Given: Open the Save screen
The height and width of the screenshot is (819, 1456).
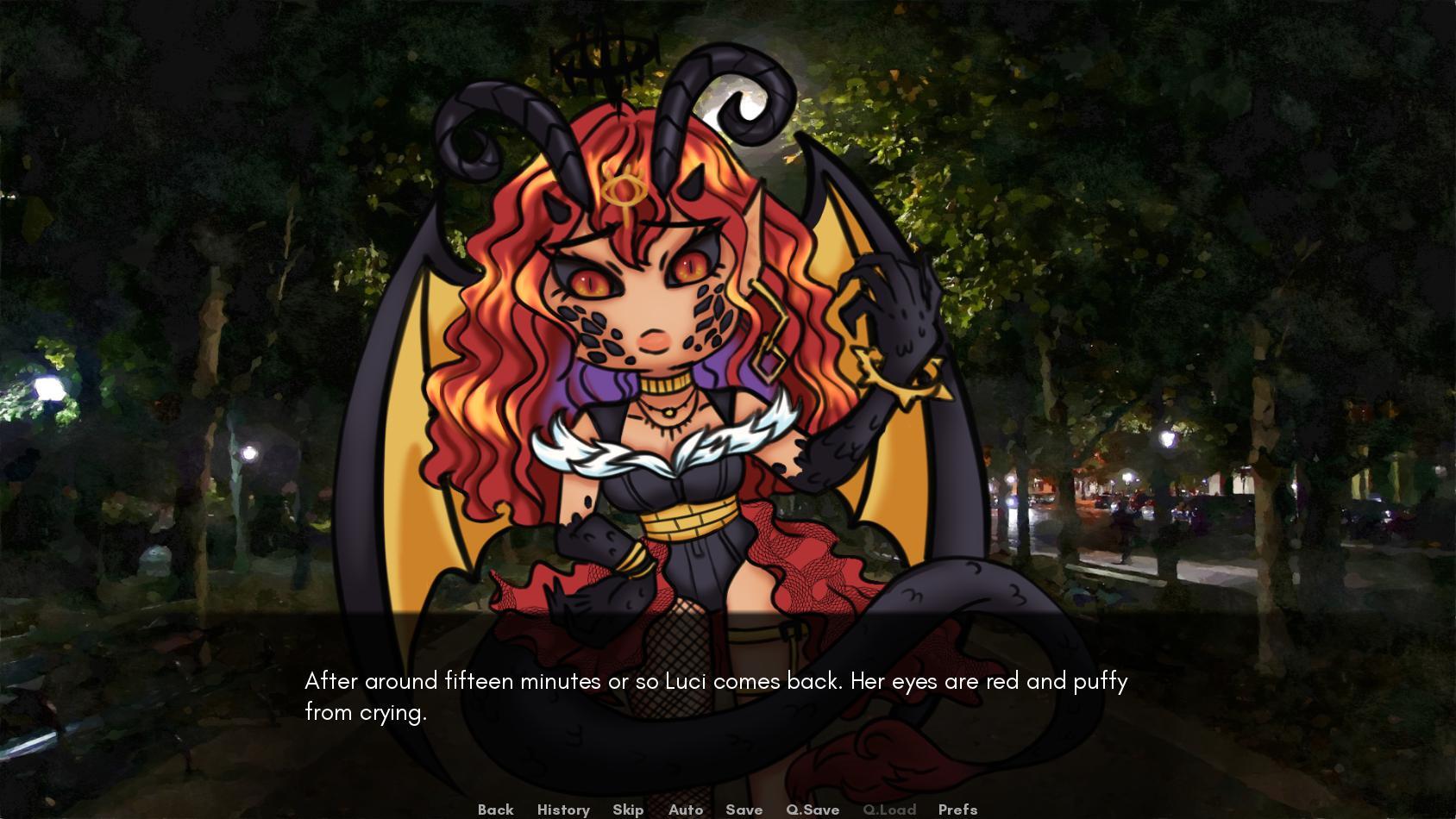Looking at the screenshot, I should tap(743, 810).
